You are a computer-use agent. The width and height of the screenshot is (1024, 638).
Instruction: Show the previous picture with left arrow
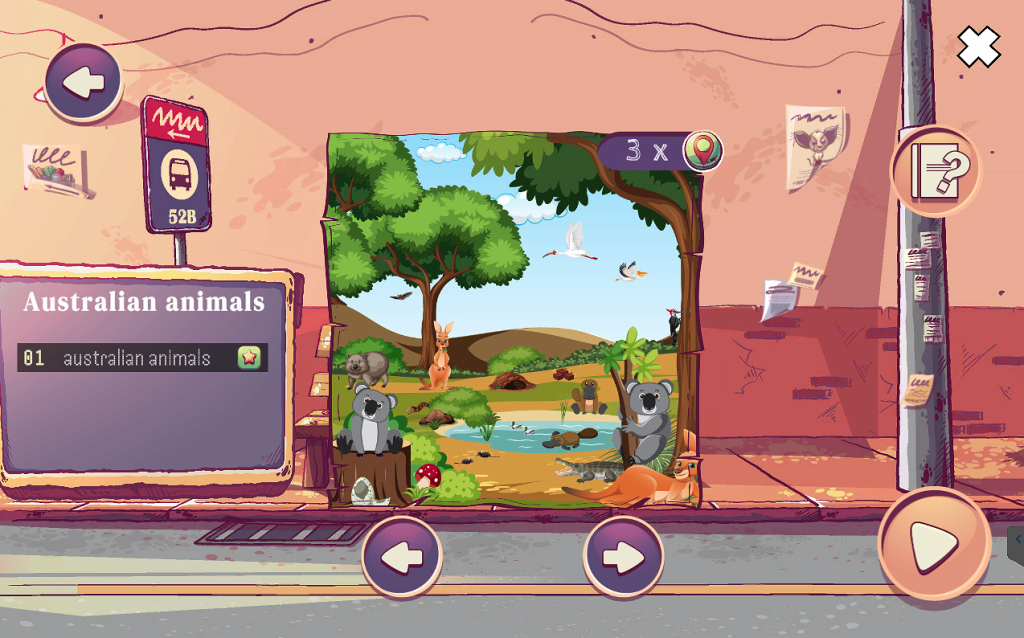402,557
